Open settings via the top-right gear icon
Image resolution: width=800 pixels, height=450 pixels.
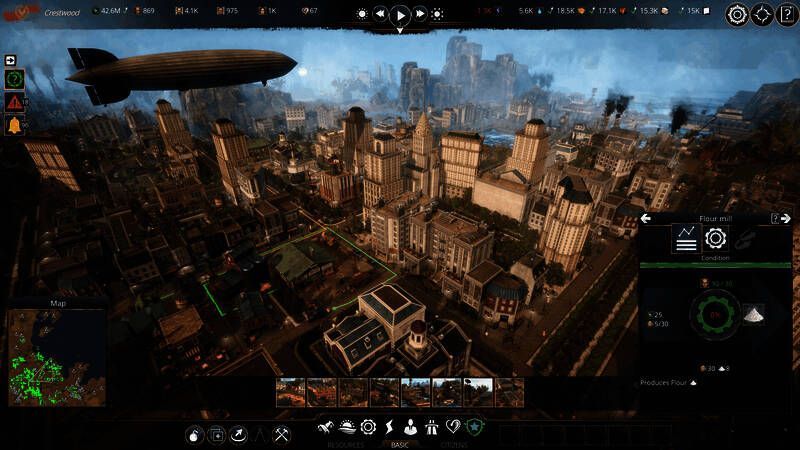click(x=737, y=15)
